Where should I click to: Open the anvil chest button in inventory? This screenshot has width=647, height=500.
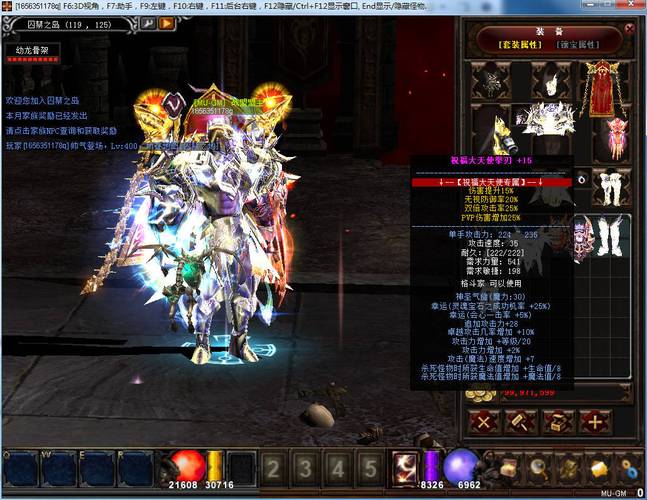coord(556,421)
